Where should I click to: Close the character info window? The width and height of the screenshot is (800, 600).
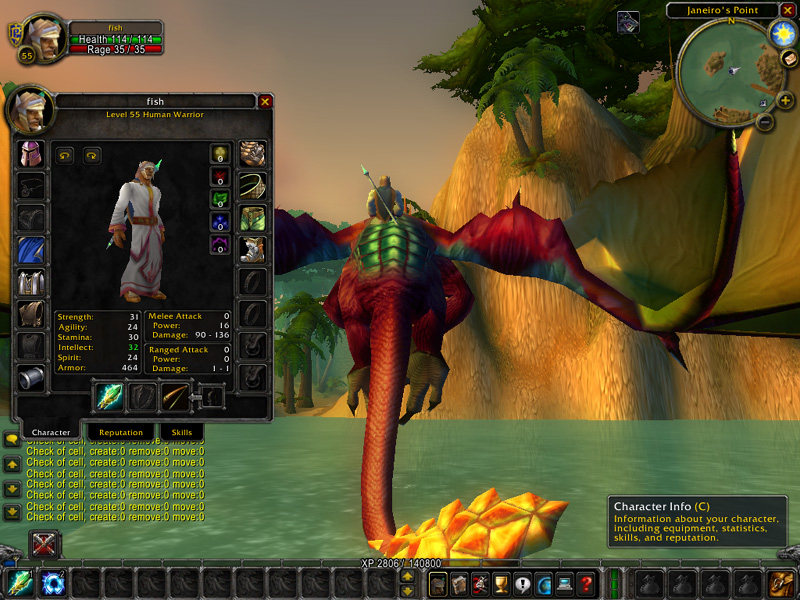(265, 101)
